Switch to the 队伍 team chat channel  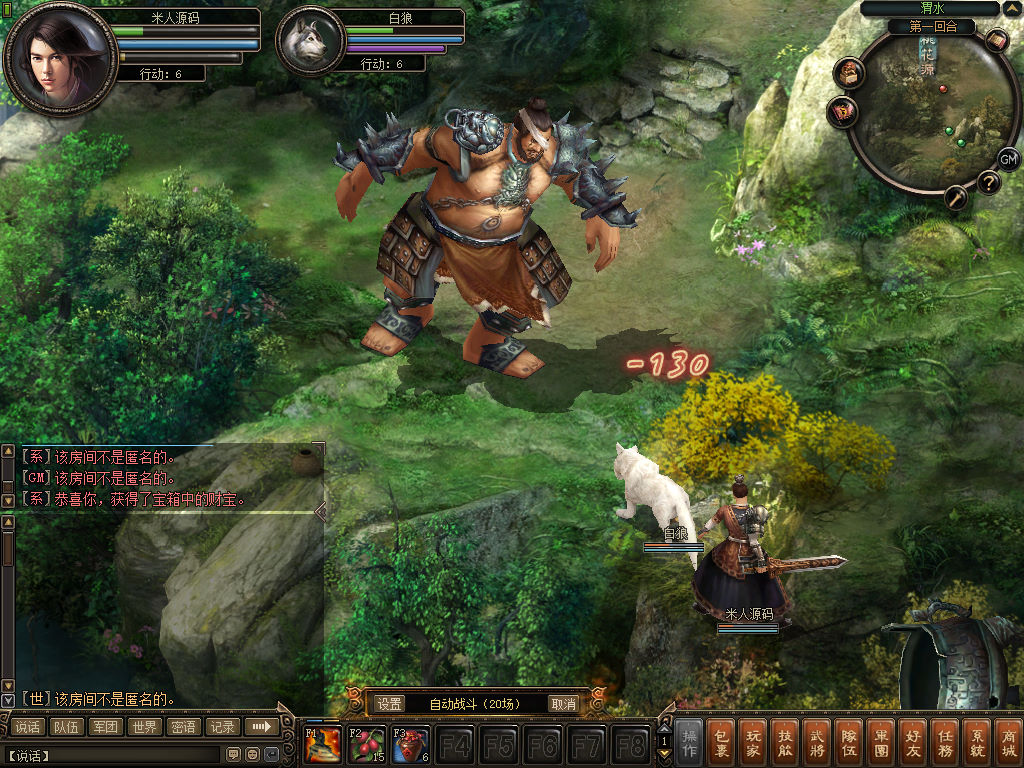[x=67, y=727]
